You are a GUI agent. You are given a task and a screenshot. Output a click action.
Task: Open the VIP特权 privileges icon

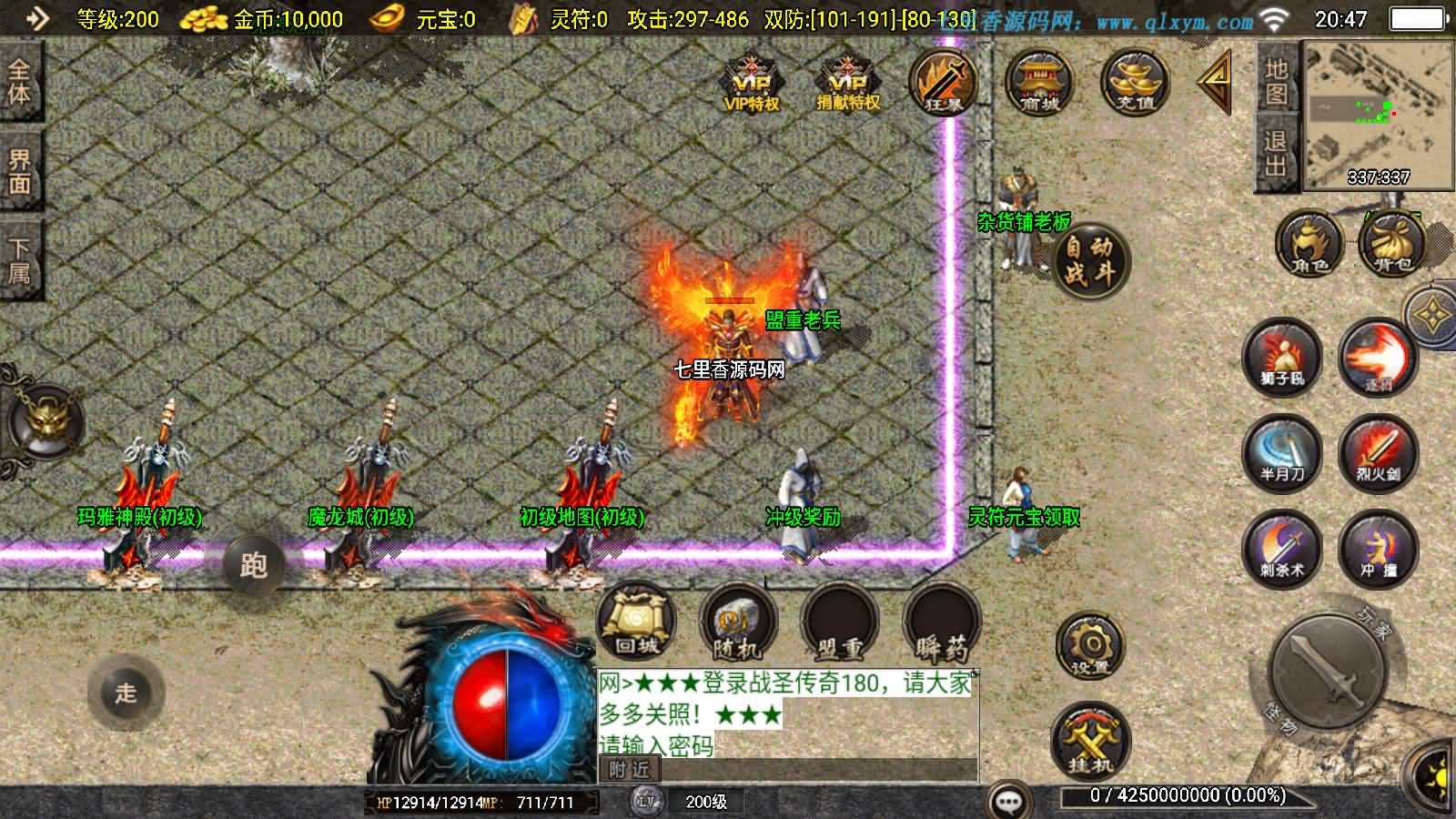751,84
